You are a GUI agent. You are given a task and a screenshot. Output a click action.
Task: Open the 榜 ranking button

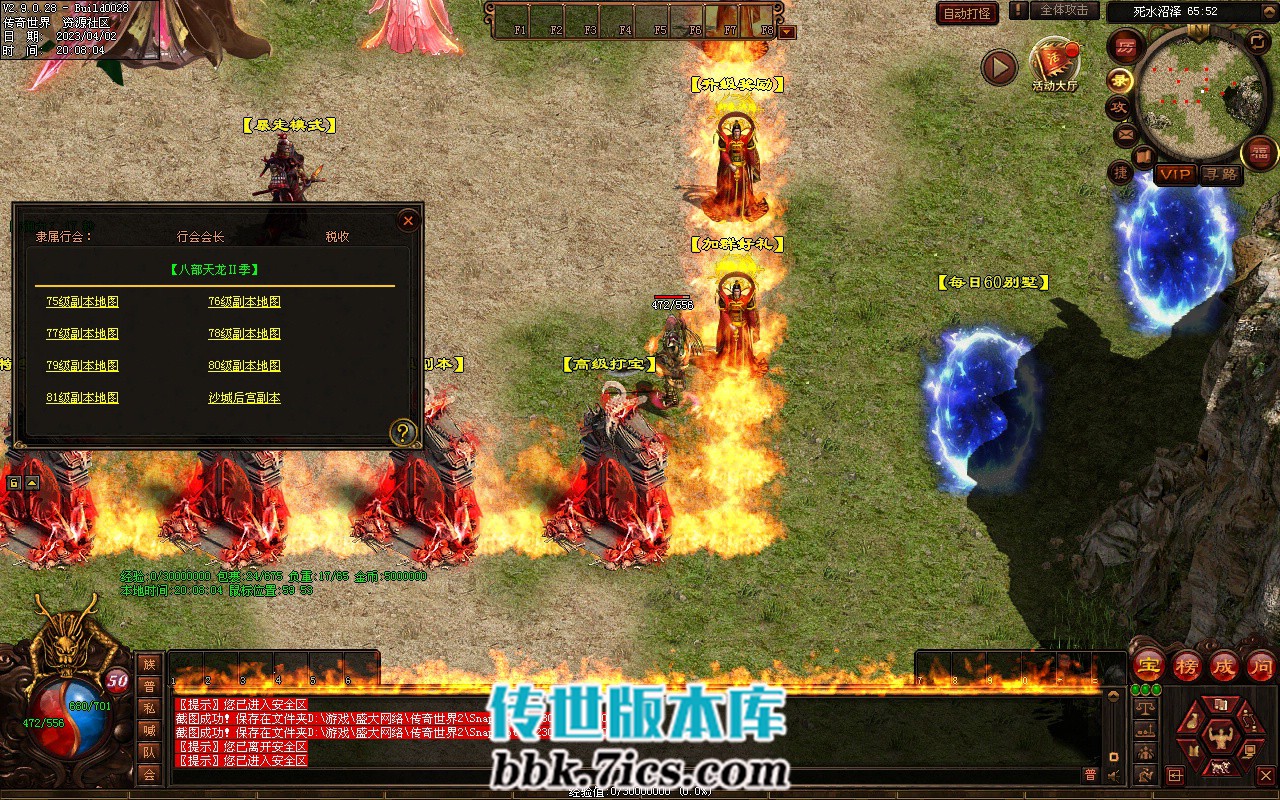1187,666
